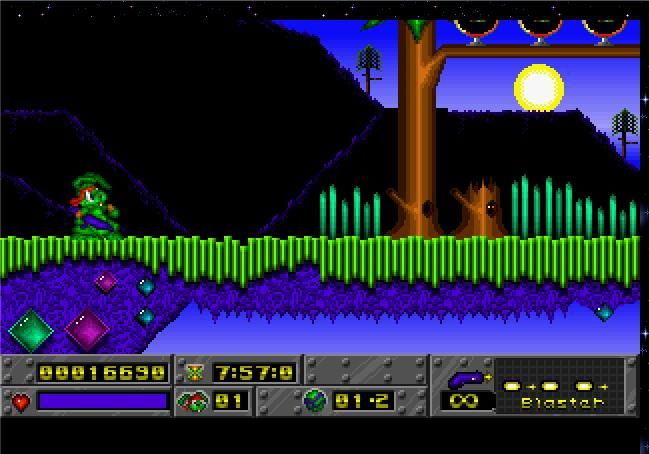Select the purple Blaster gun icon

(464, 379)
